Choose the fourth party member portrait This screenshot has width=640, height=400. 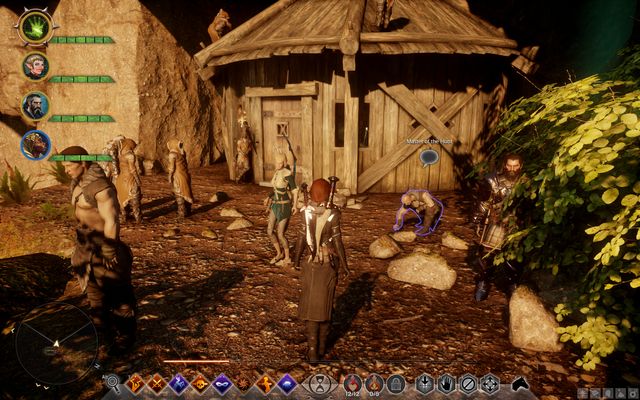35,145
